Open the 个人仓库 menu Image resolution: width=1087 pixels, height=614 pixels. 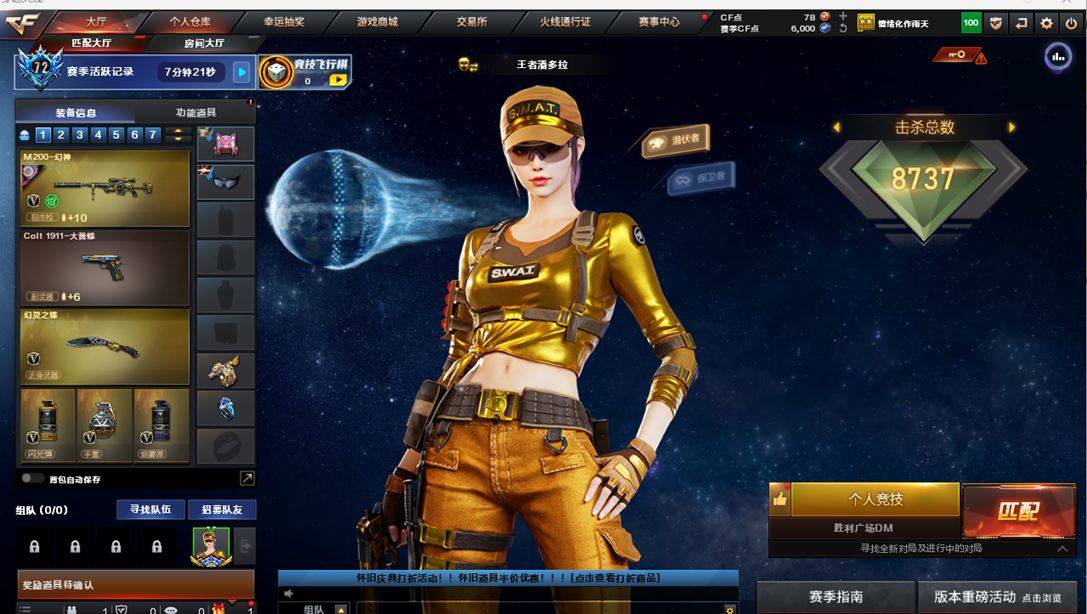click(x=189, y=21)
